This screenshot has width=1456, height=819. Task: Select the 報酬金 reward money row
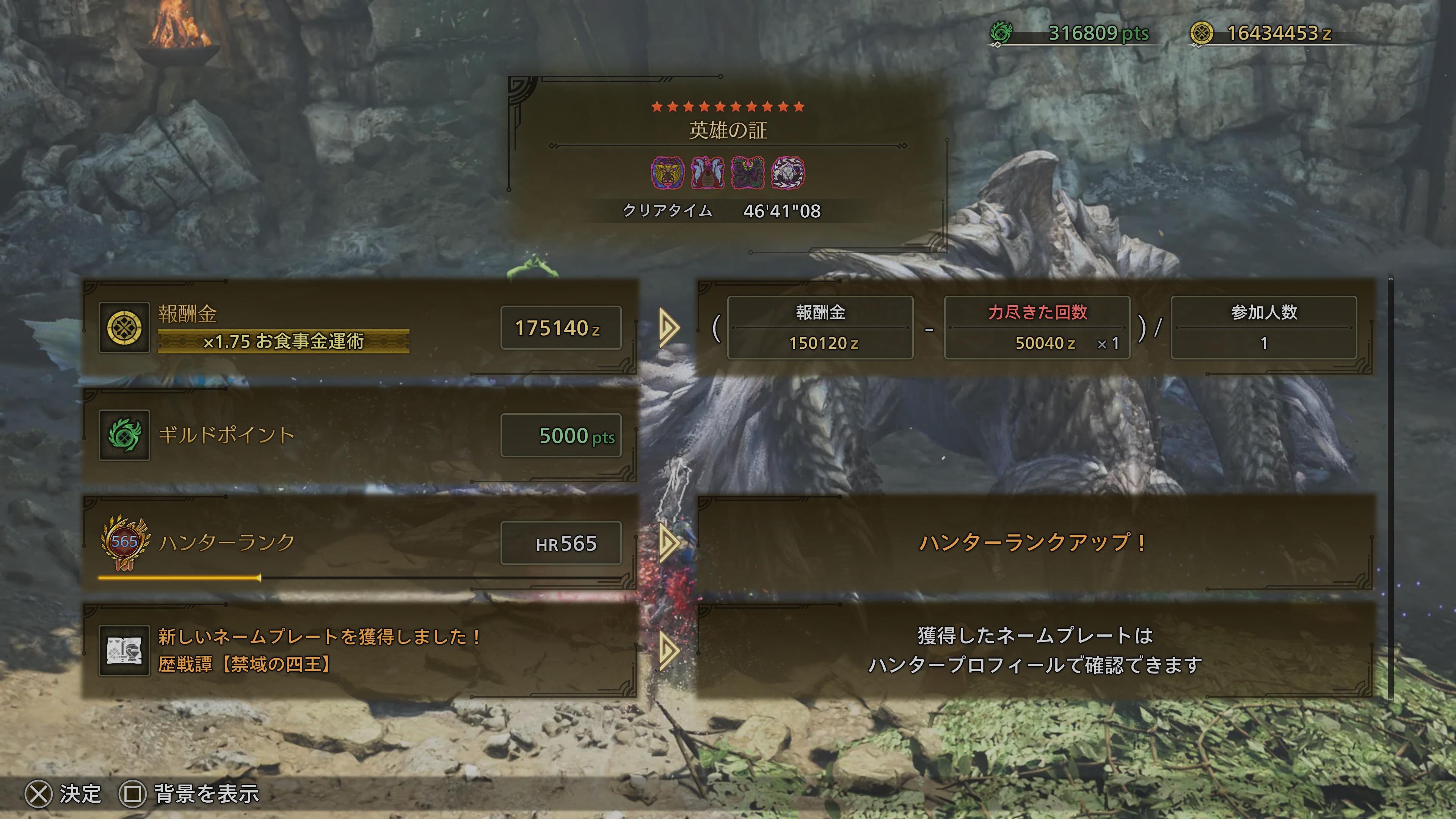coord(360,327)
